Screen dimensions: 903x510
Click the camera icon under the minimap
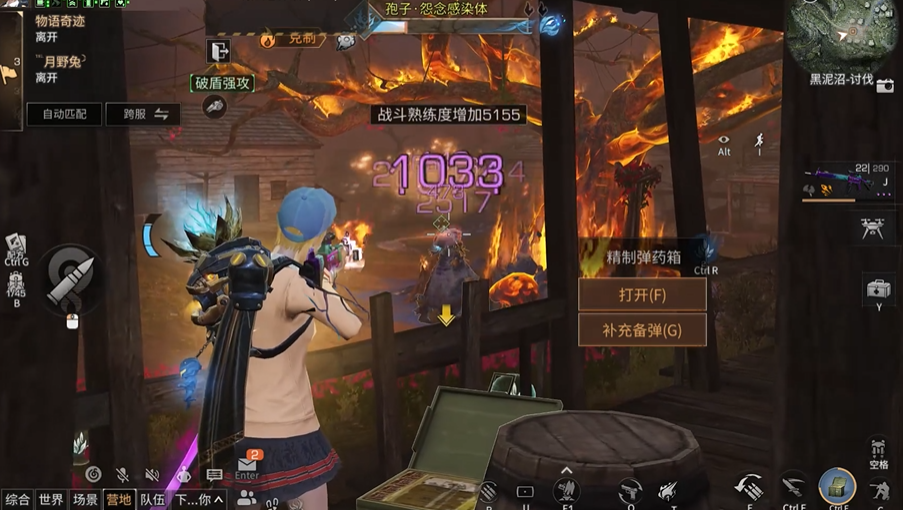coord(885,86)
